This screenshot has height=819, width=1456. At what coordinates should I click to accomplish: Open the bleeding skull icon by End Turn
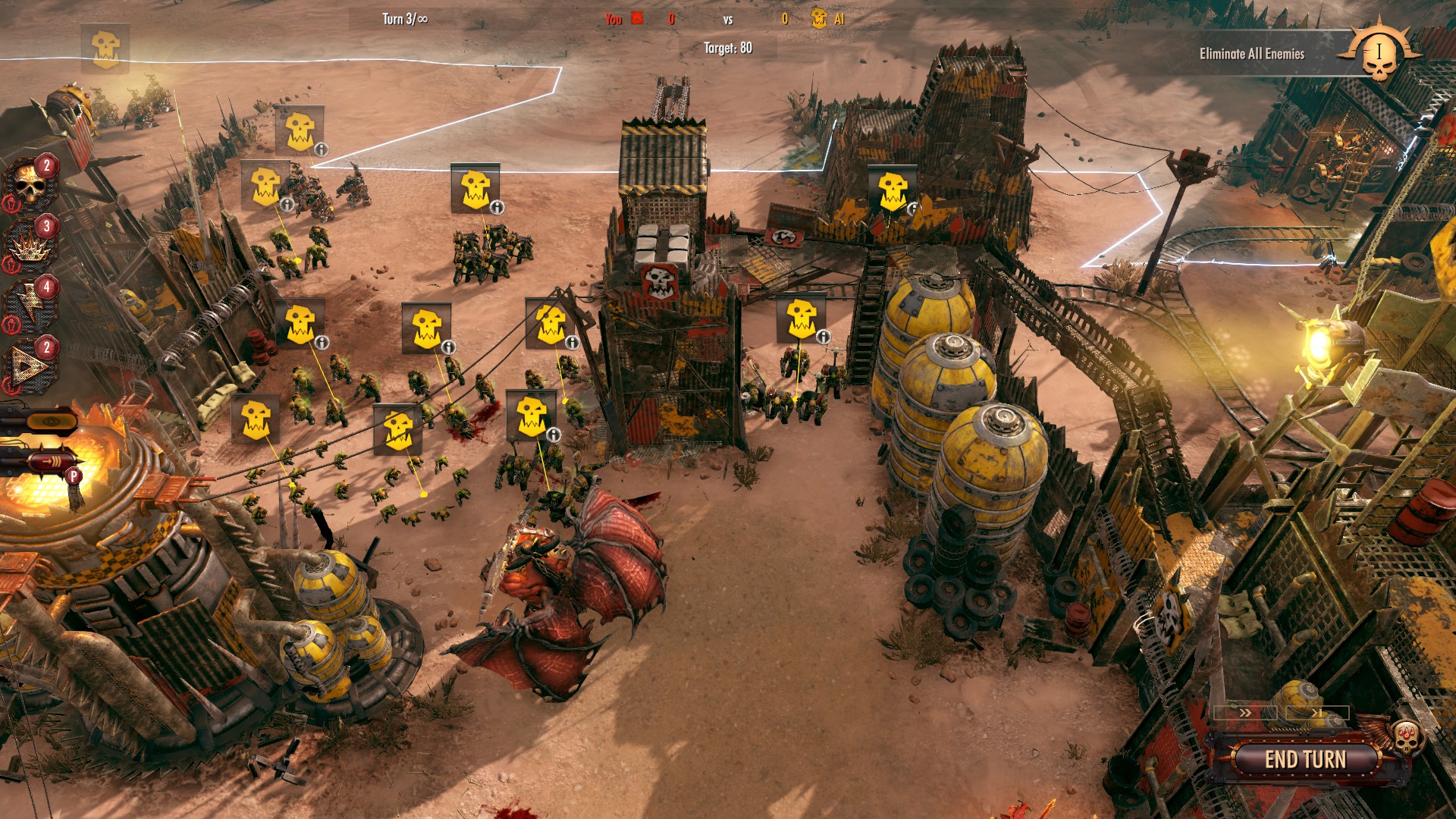pyautogui.click(x=1407, y=736)
